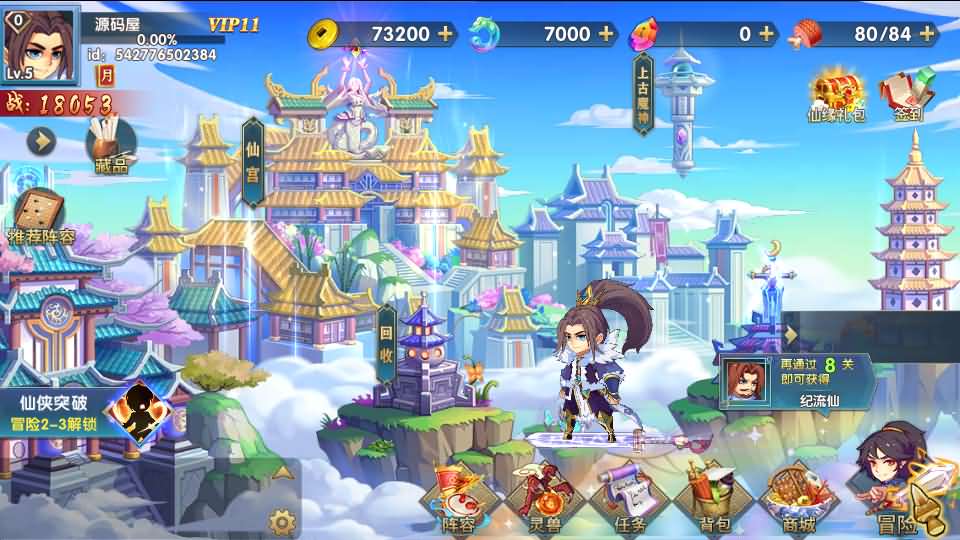The image size is (960, 540).
Task: Open the 藏品 collection icon
Action: [x=110, y=147]
